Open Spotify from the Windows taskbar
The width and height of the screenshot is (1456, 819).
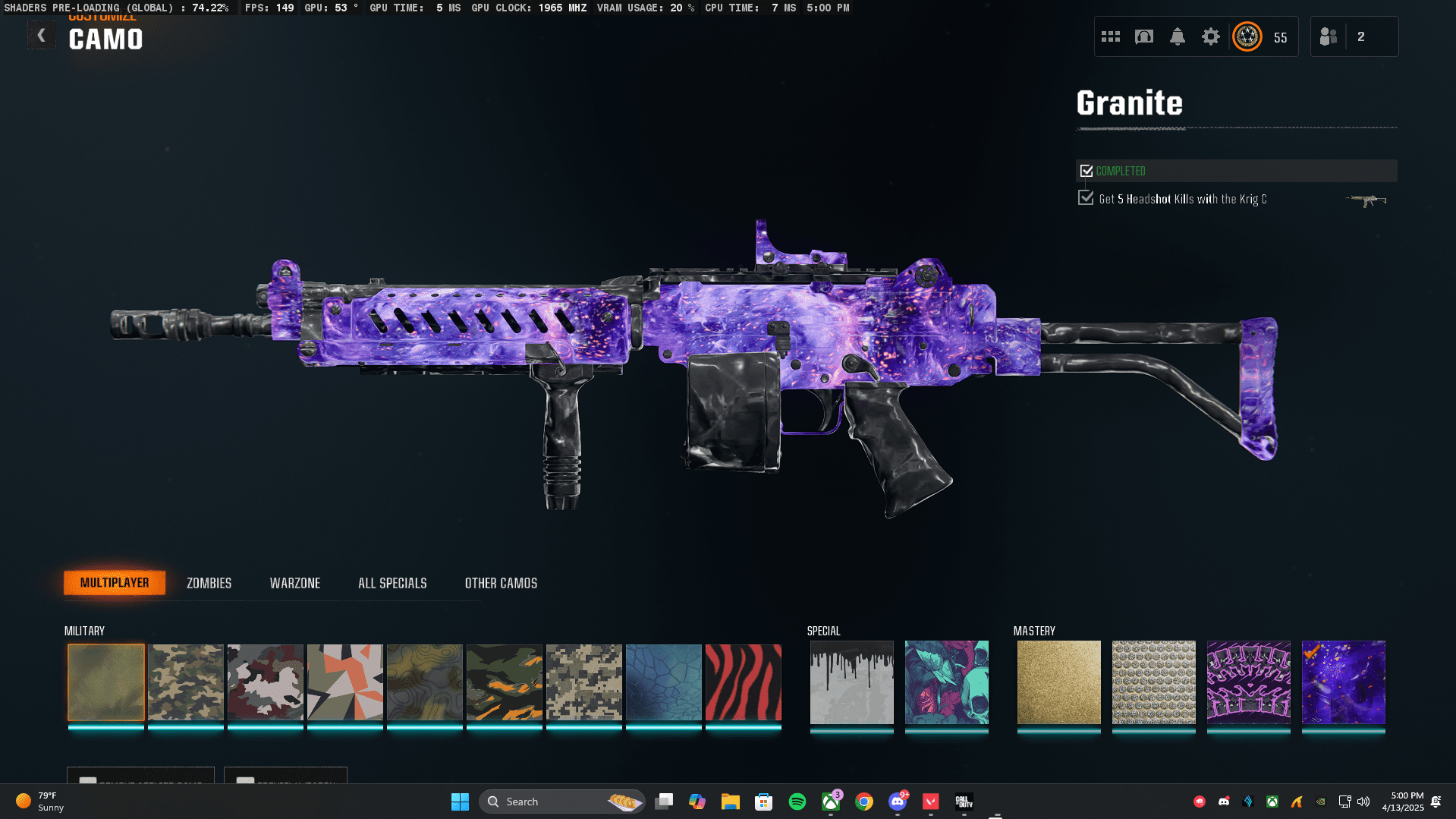797,802
